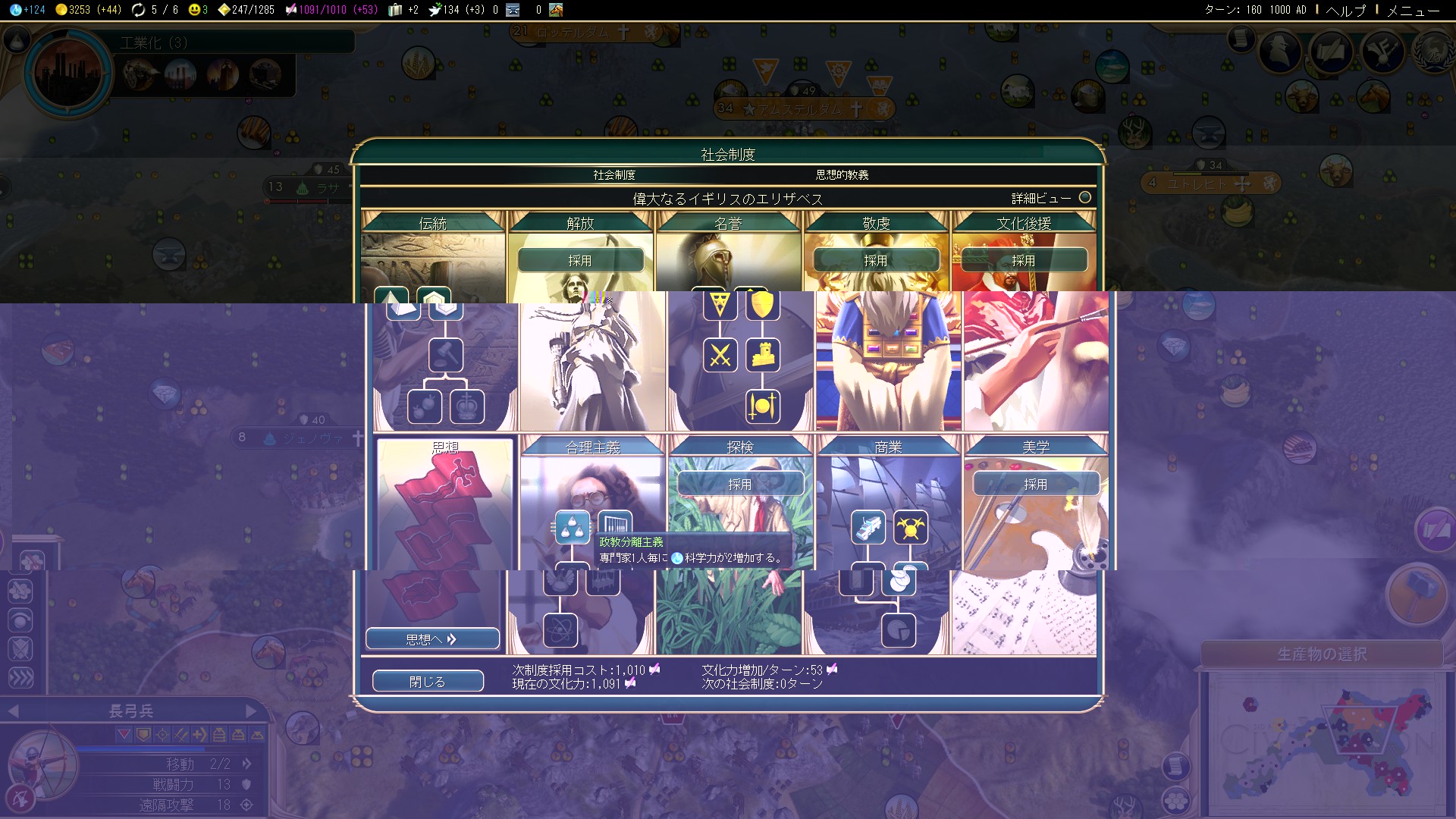Go to the Ideology screen (思想へ)
Image resolution: width=1456 pixels, height=819 pixels.
[432, 639]
